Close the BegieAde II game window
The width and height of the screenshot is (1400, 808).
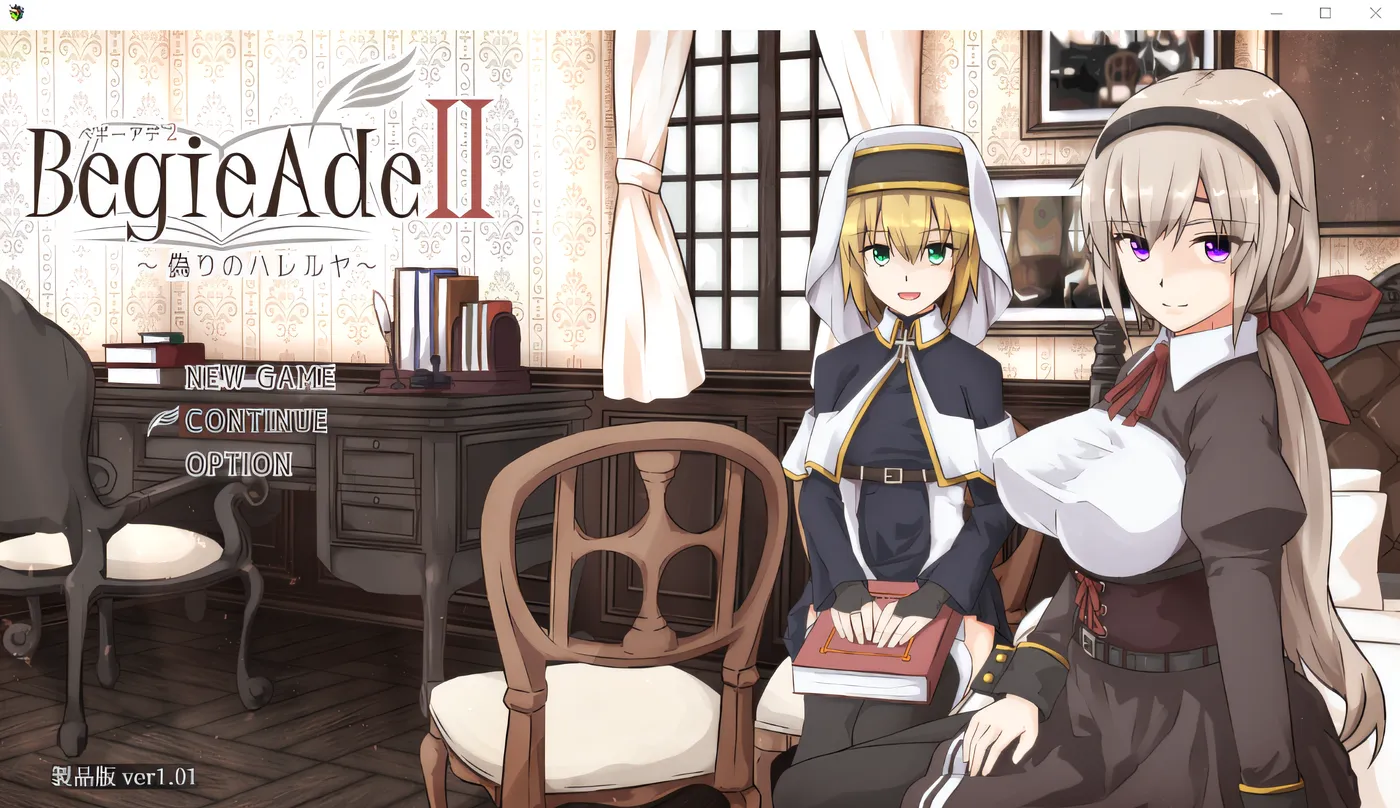click(x=1375, y=13)
